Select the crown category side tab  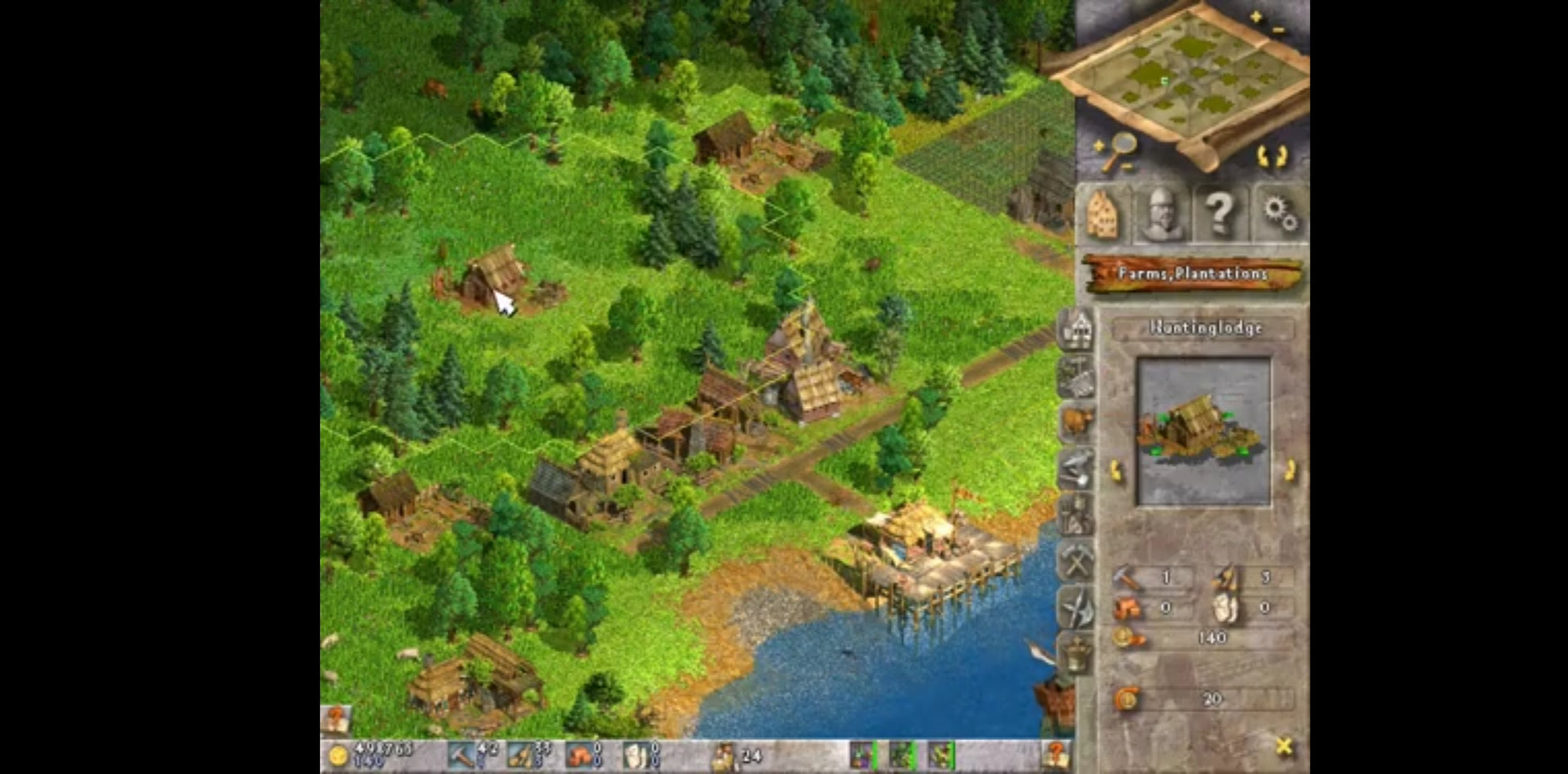tap(1077, 653)
